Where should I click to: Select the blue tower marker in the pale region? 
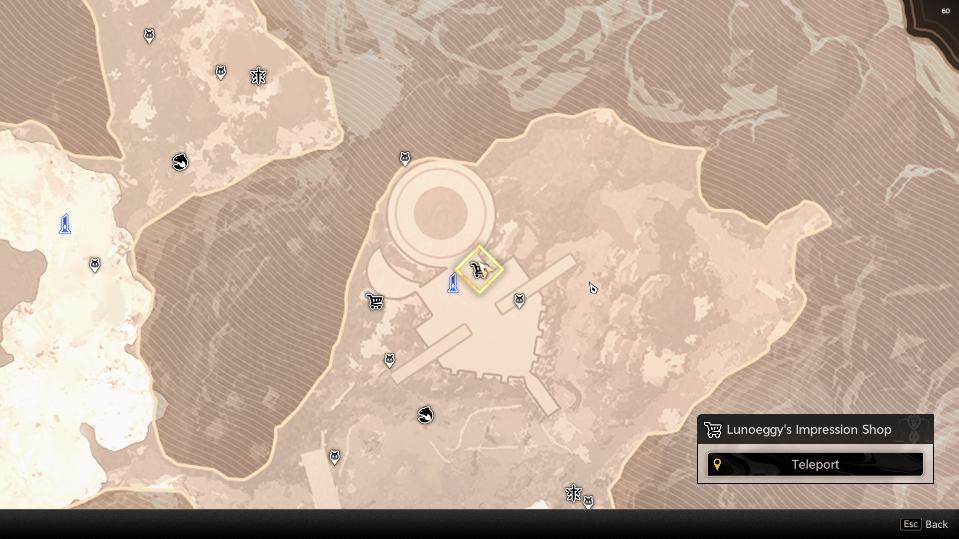pos(65,223)
